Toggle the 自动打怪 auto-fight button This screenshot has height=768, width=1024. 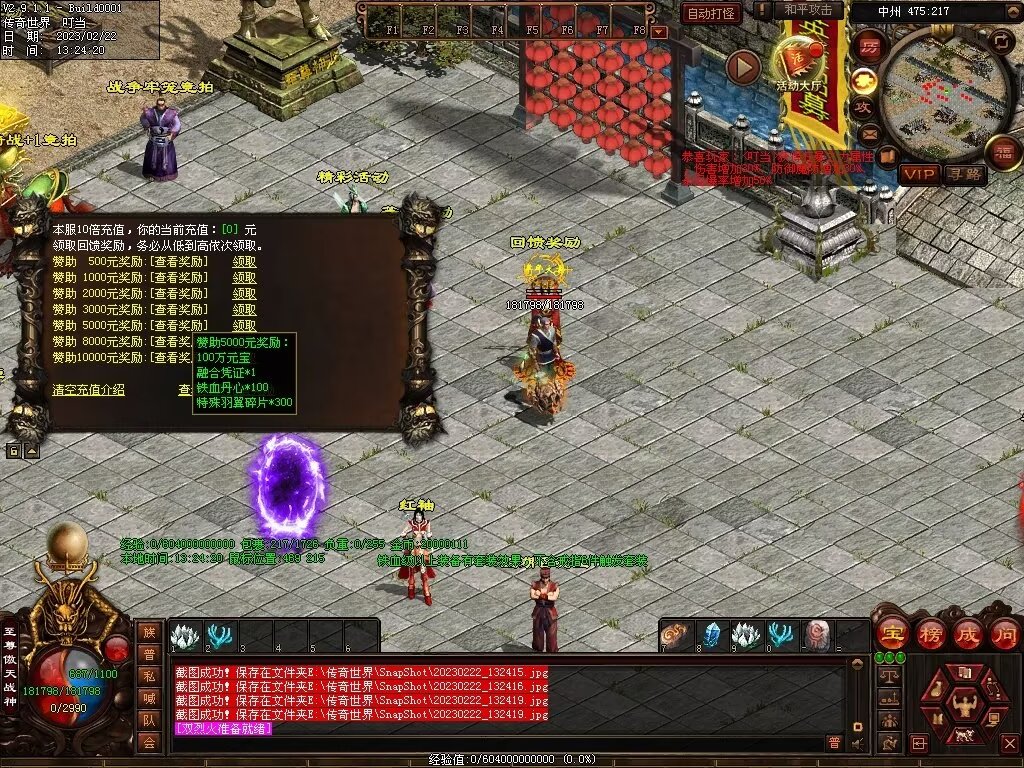[x=711, y=13]
